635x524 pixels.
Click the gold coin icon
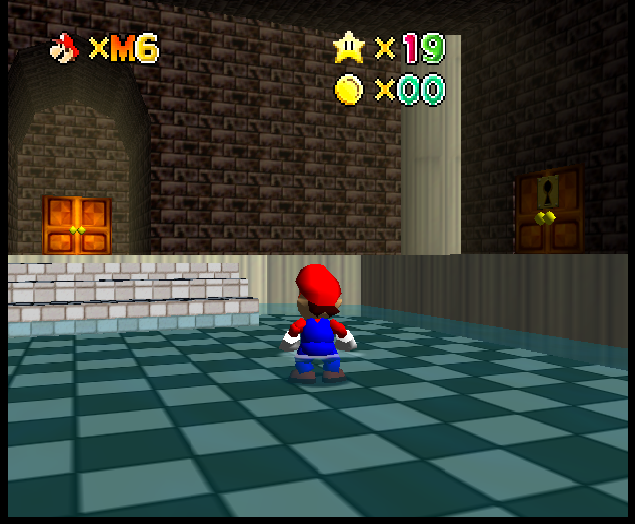tap(348, 90)
